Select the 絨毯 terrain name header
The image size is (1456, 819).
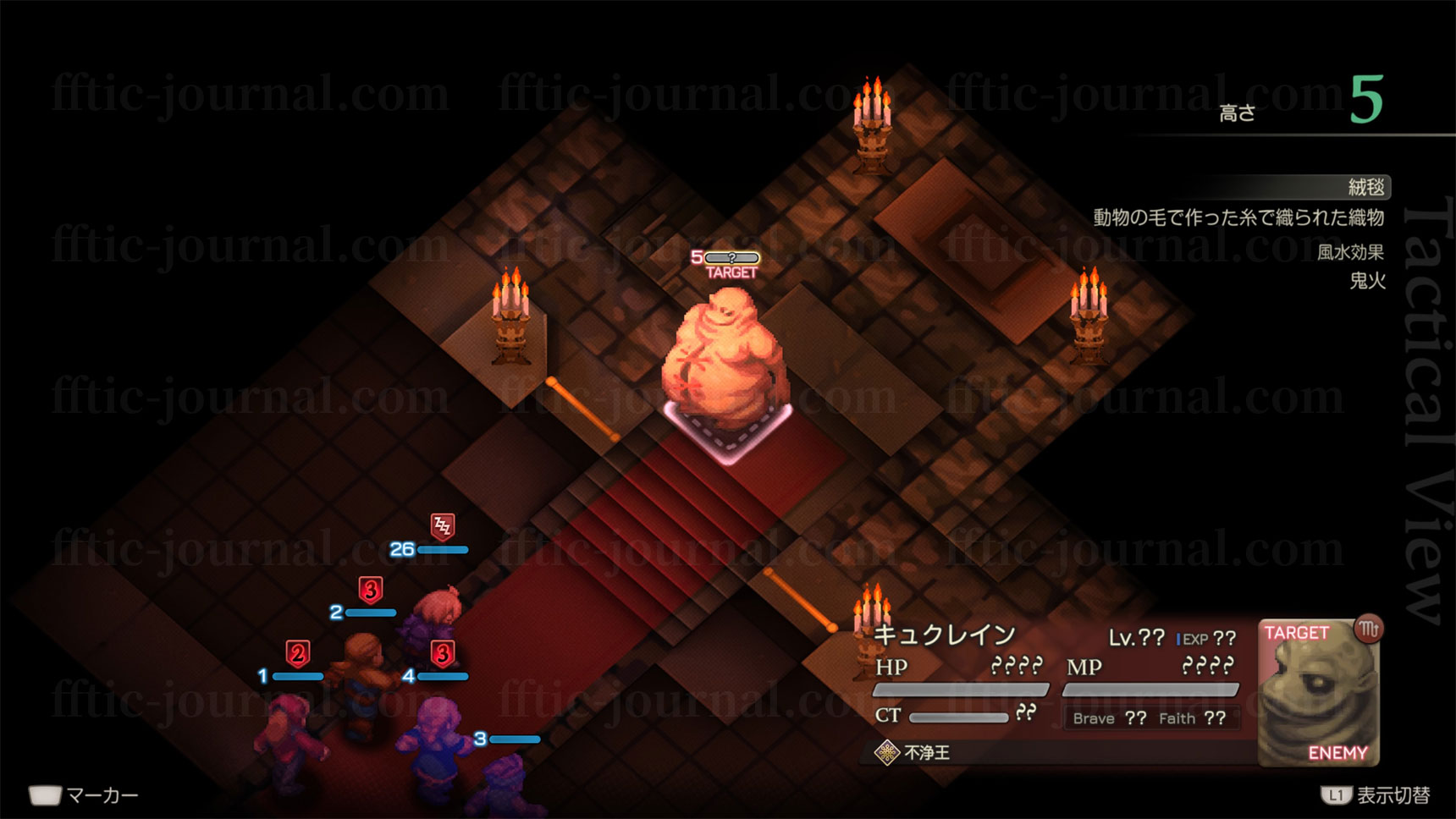click(x=1365, y=187)
